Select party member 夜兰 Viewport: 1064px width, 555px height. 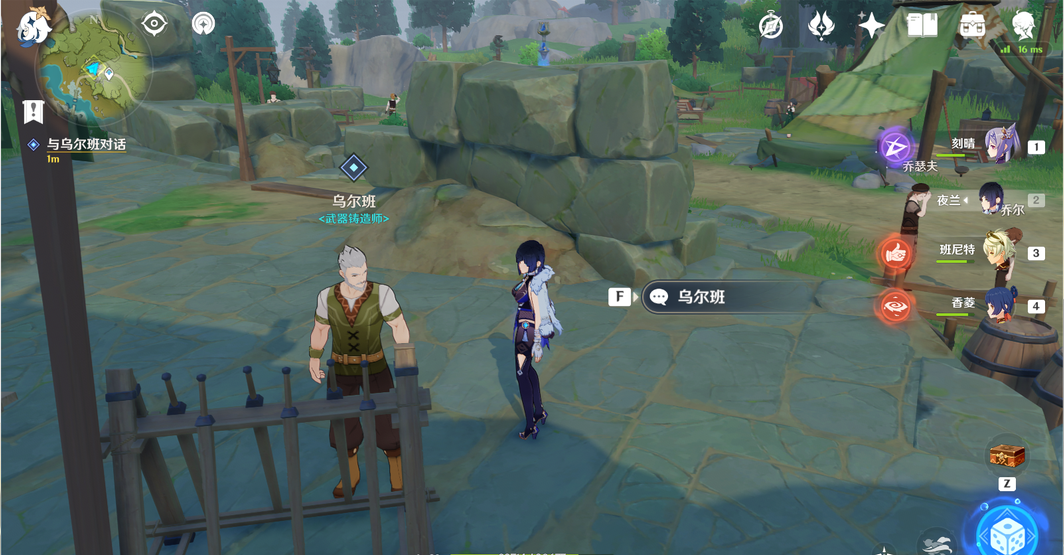pyautogui.click(x=991, y=200)
